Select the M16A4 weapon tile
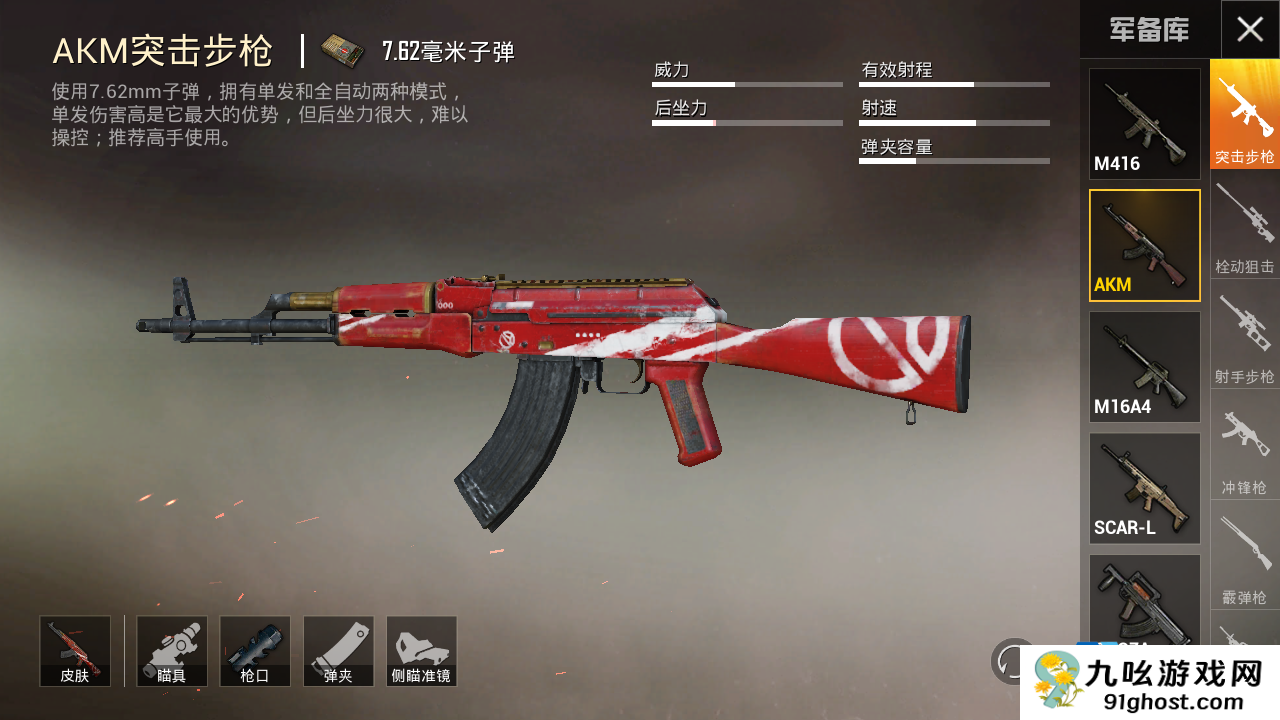Image resolution: width=1280 pixels, height=720 pixels. click(x=1144, y=366)
